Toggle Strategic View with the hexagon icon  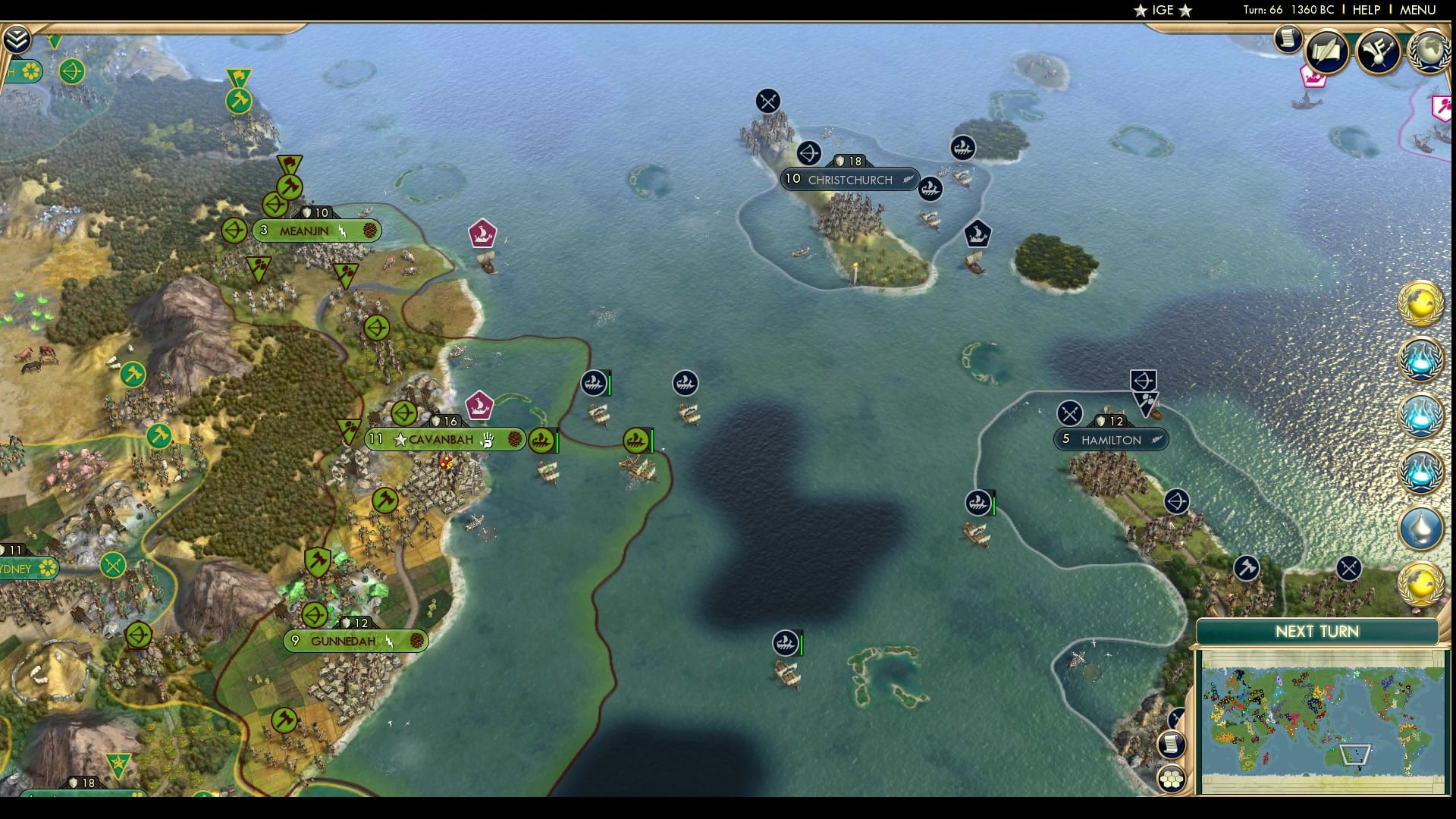point(1172,778)
